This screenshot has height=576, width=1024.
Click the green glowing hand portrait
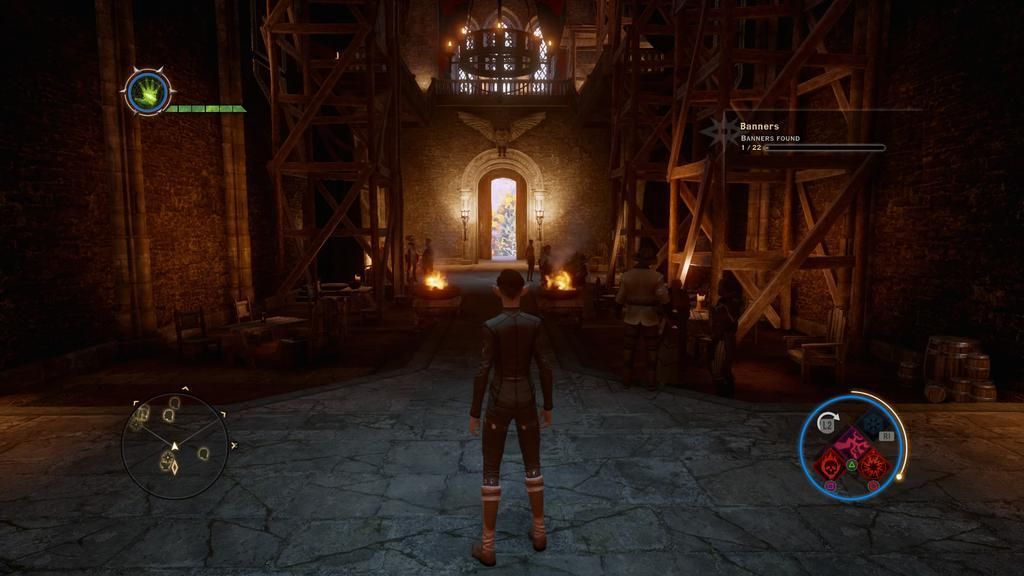148,93
